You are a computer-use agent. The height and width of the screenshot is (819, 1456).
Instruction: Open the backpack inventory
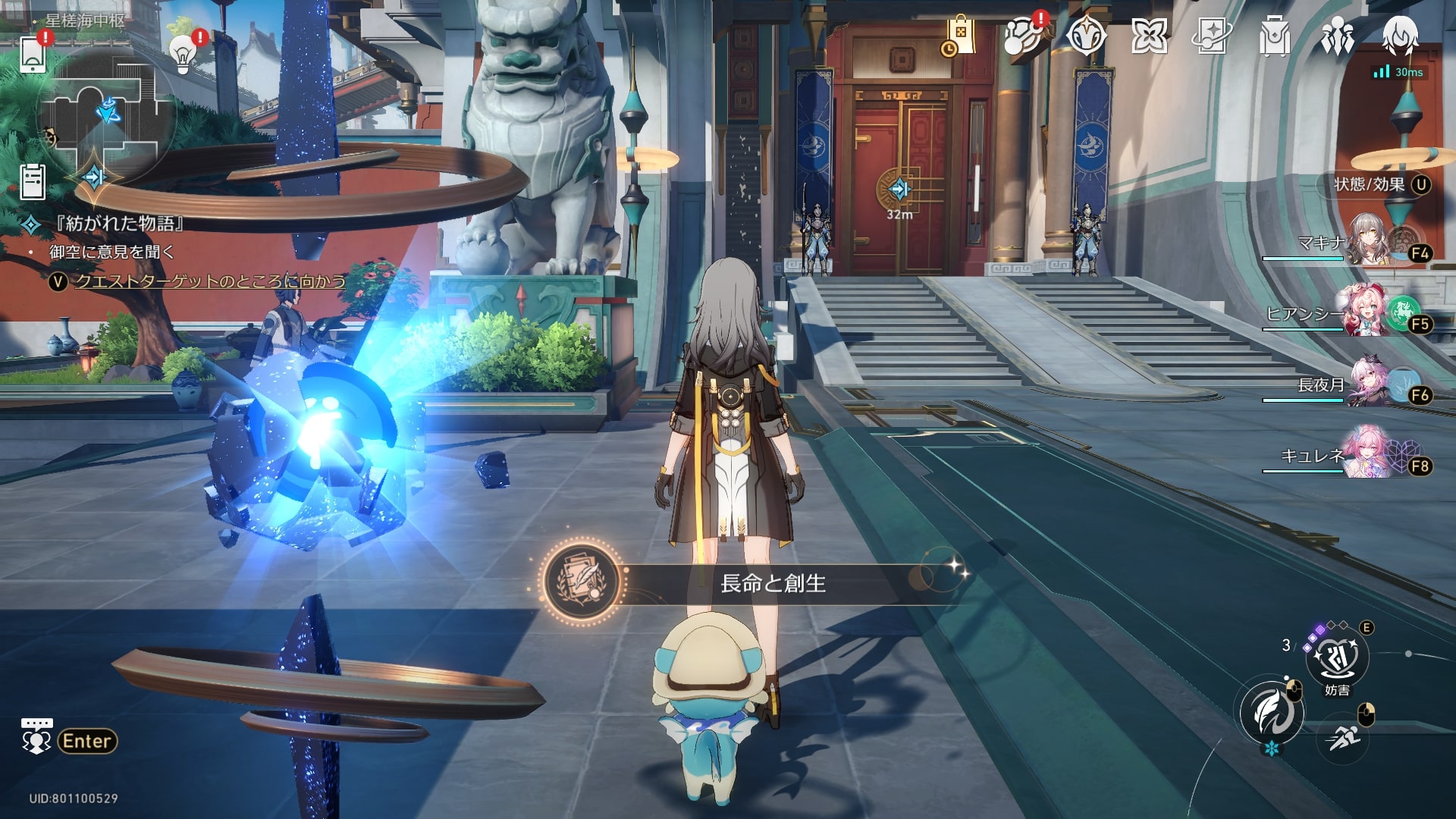point(1274,36)
